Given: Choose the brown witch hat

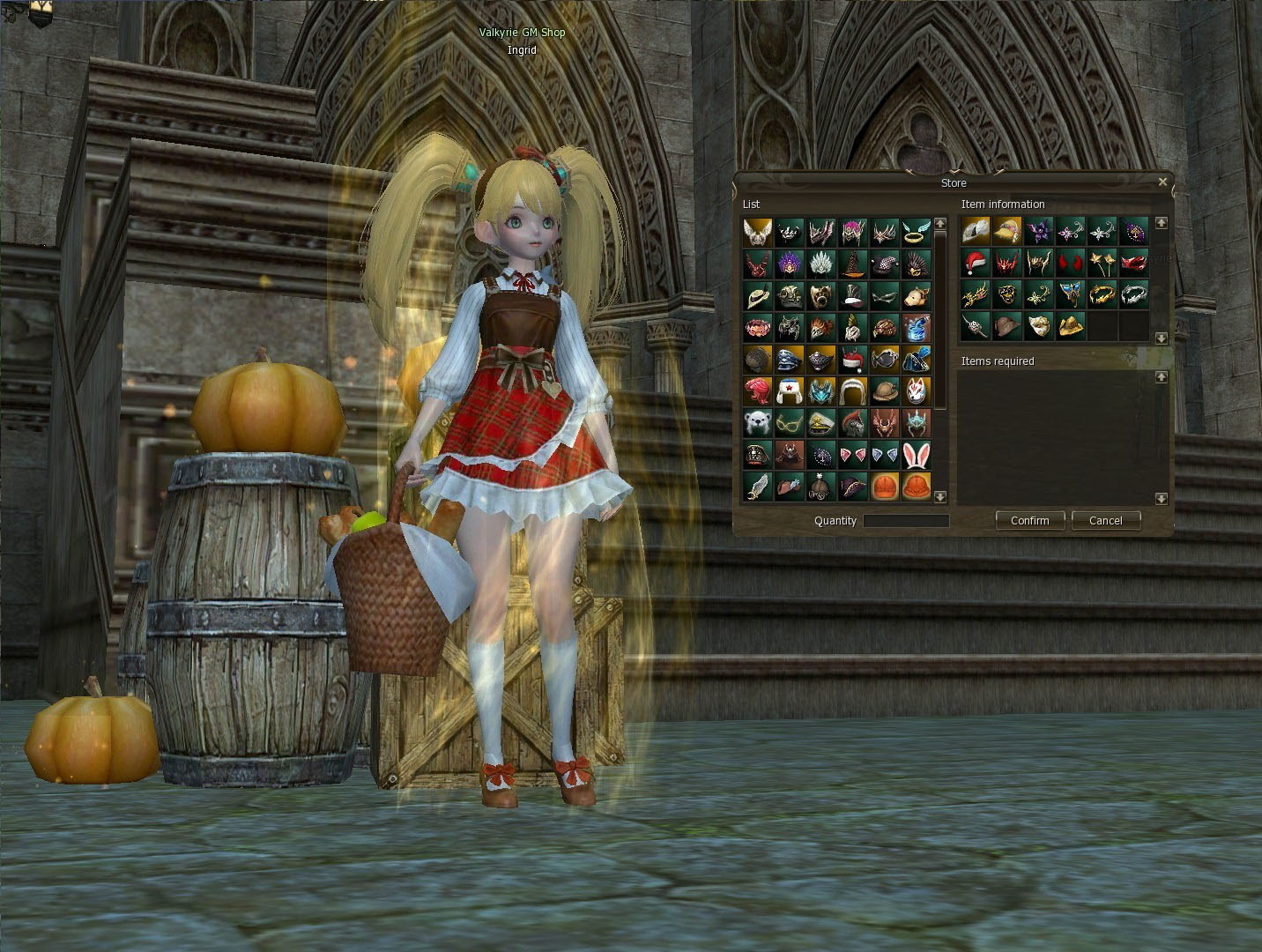Looking at the screenshot, I should pos(853,264).
